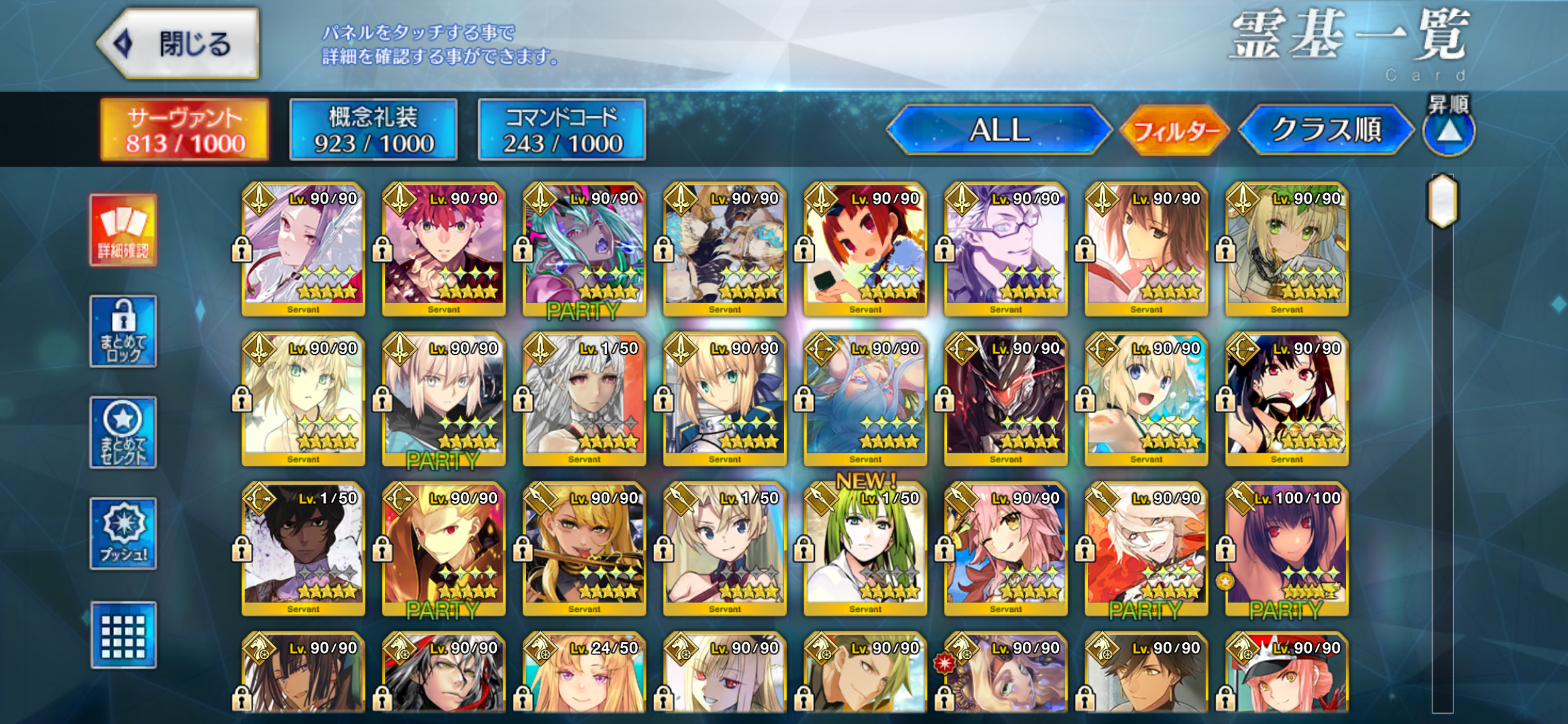Select the golden-armored archer servant card
Image resolution: width=1568 pixels, height=724 pixels.
click(x=443, y=548)
